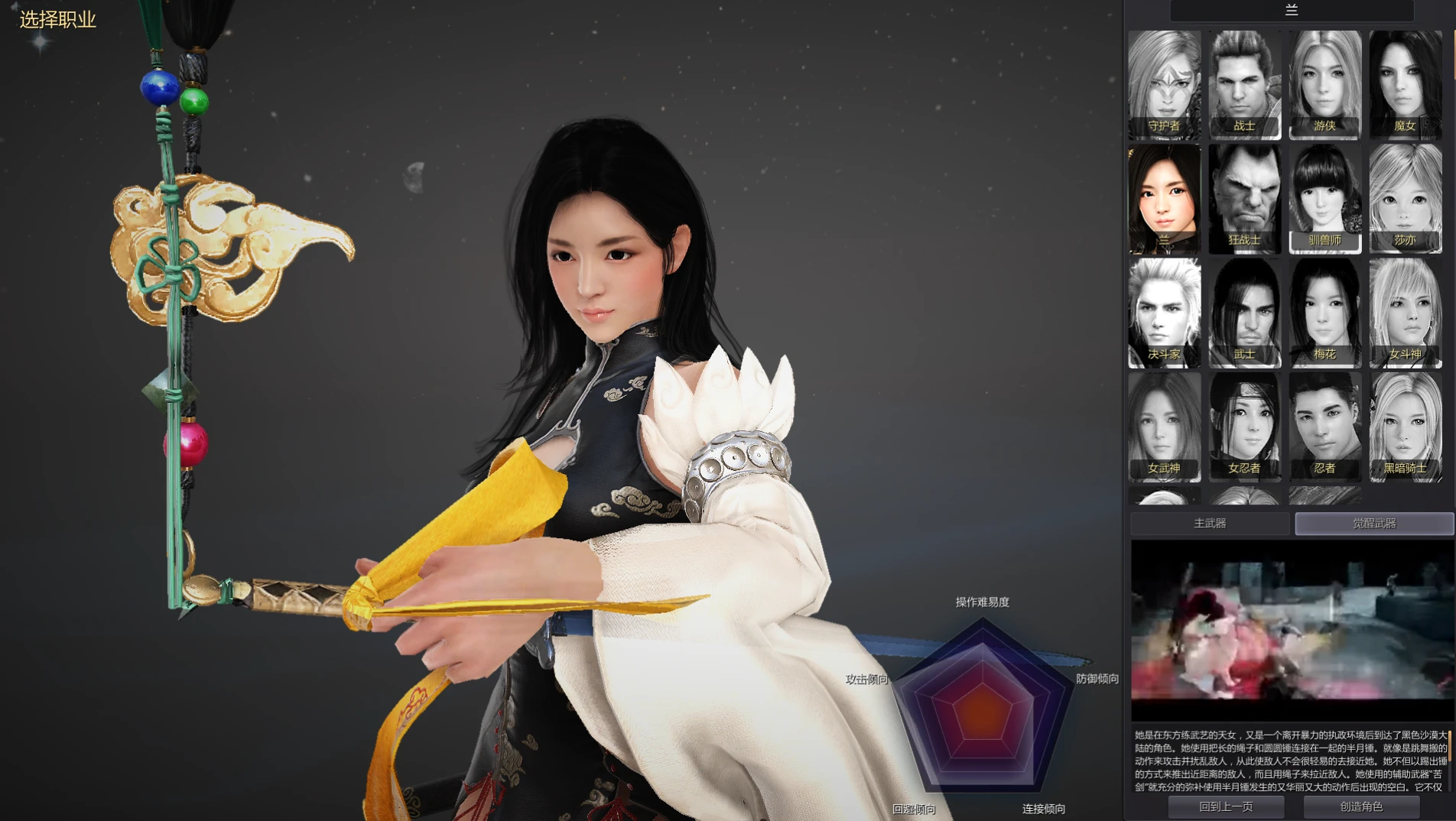The image size is (1456, 821).
Task: Choose the 黑暗骑士 class portrait
Action: tap(1405, 427)
